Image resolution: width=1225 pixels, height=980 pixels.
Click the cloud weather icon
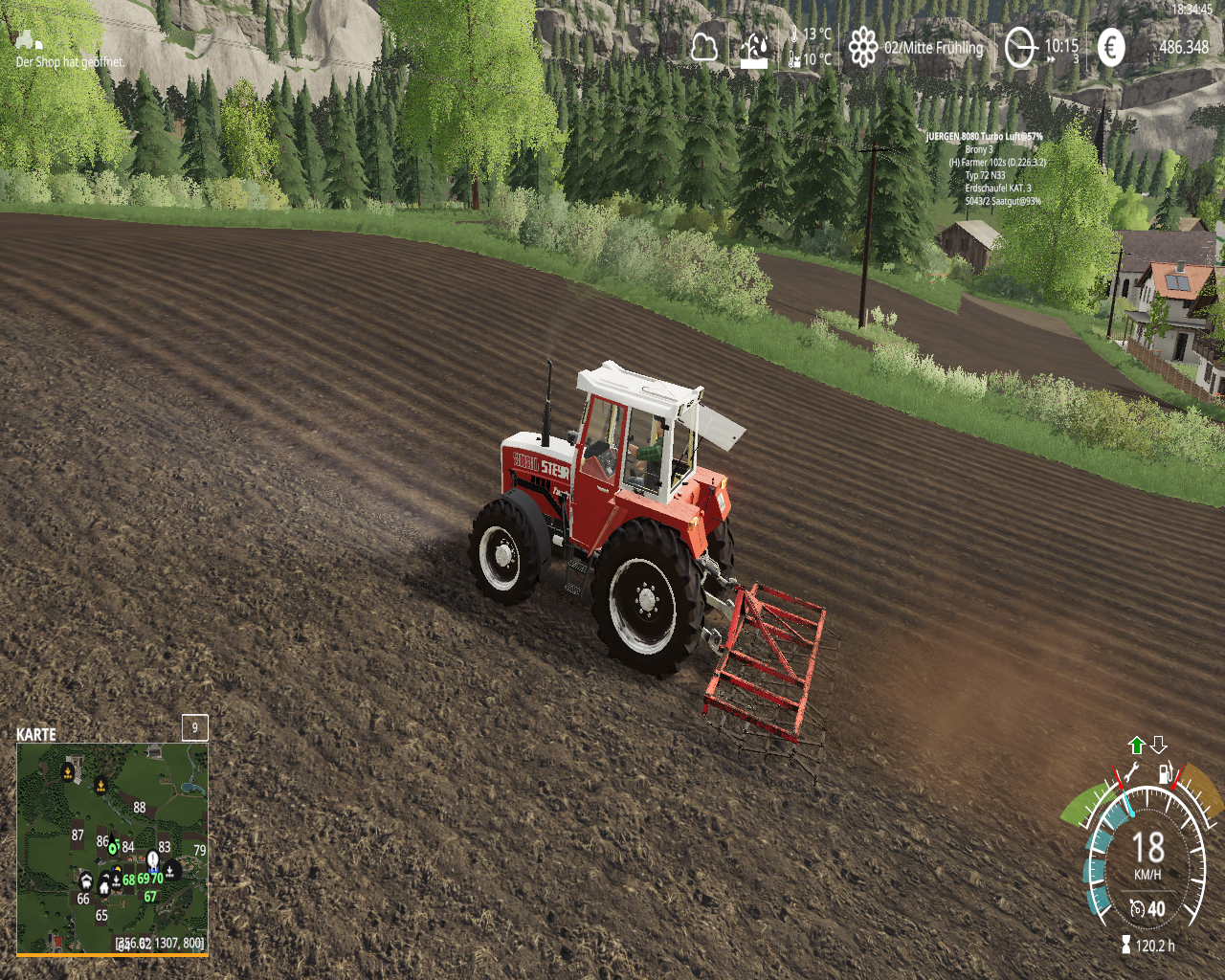coord(704,47)
